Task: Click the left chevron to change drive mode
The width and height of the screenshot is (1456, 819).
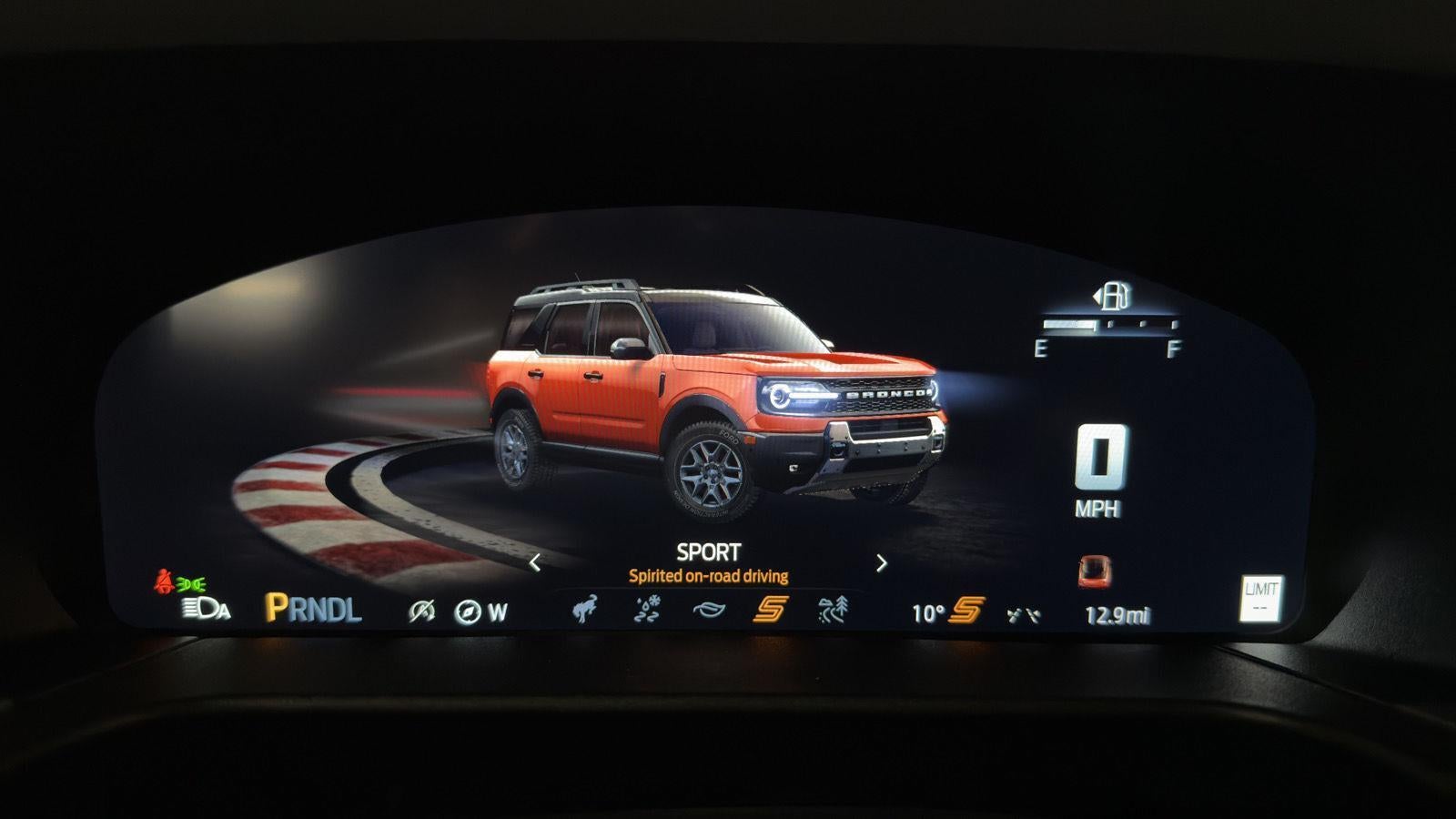Action: tap(536, 562)
